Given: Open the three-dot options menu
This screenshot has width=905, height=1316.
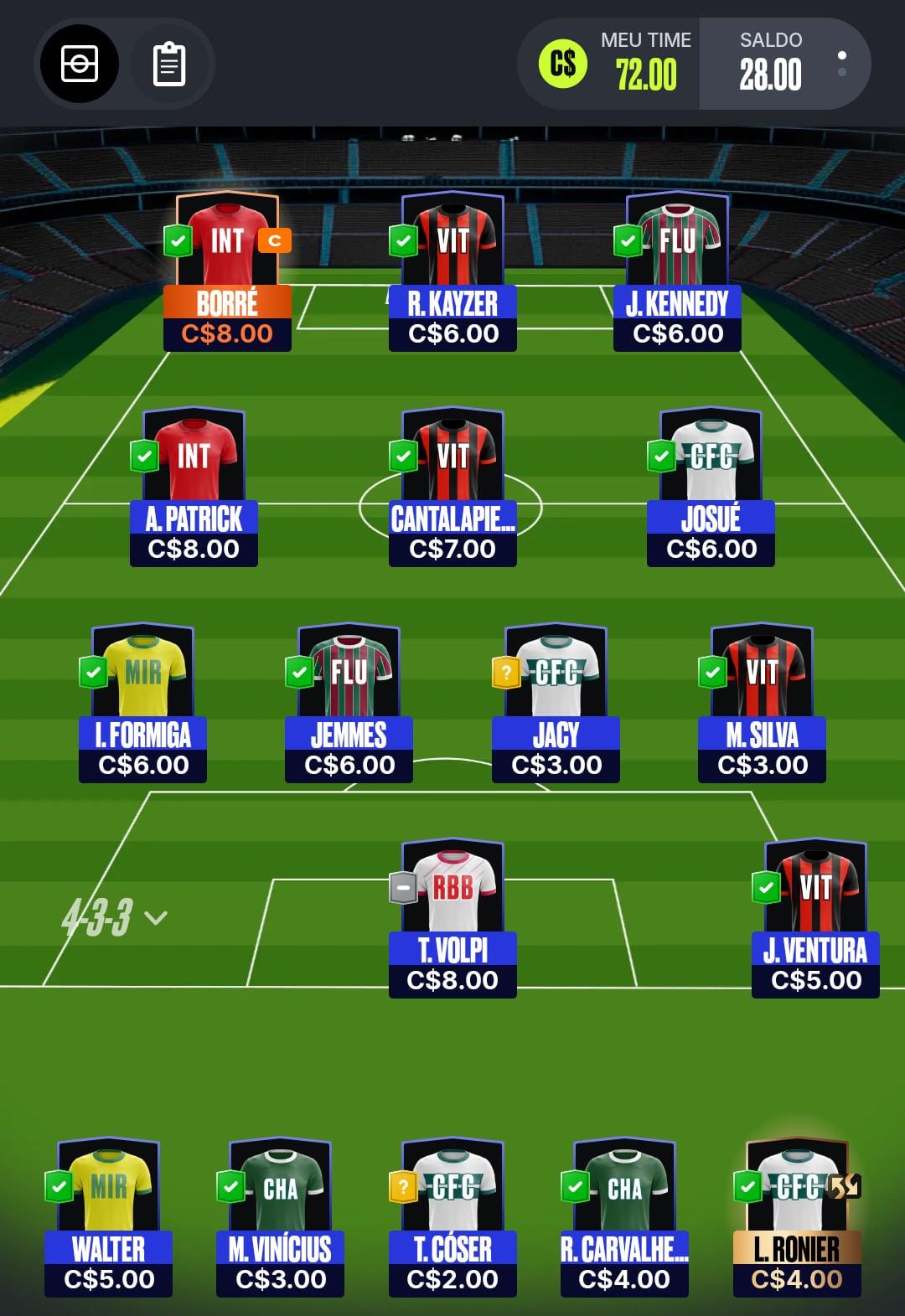Looking at the screenshot, I should pos(841,65).
